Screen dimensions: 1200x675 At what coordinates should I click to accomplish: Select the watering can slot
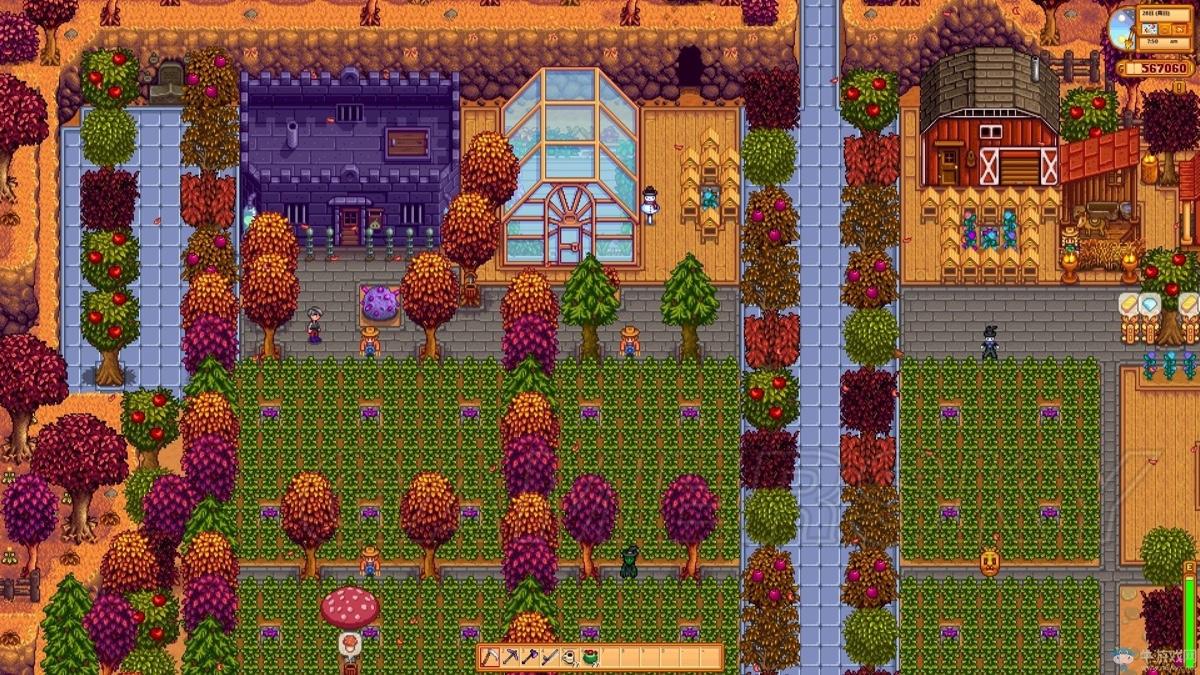point(570,657)
